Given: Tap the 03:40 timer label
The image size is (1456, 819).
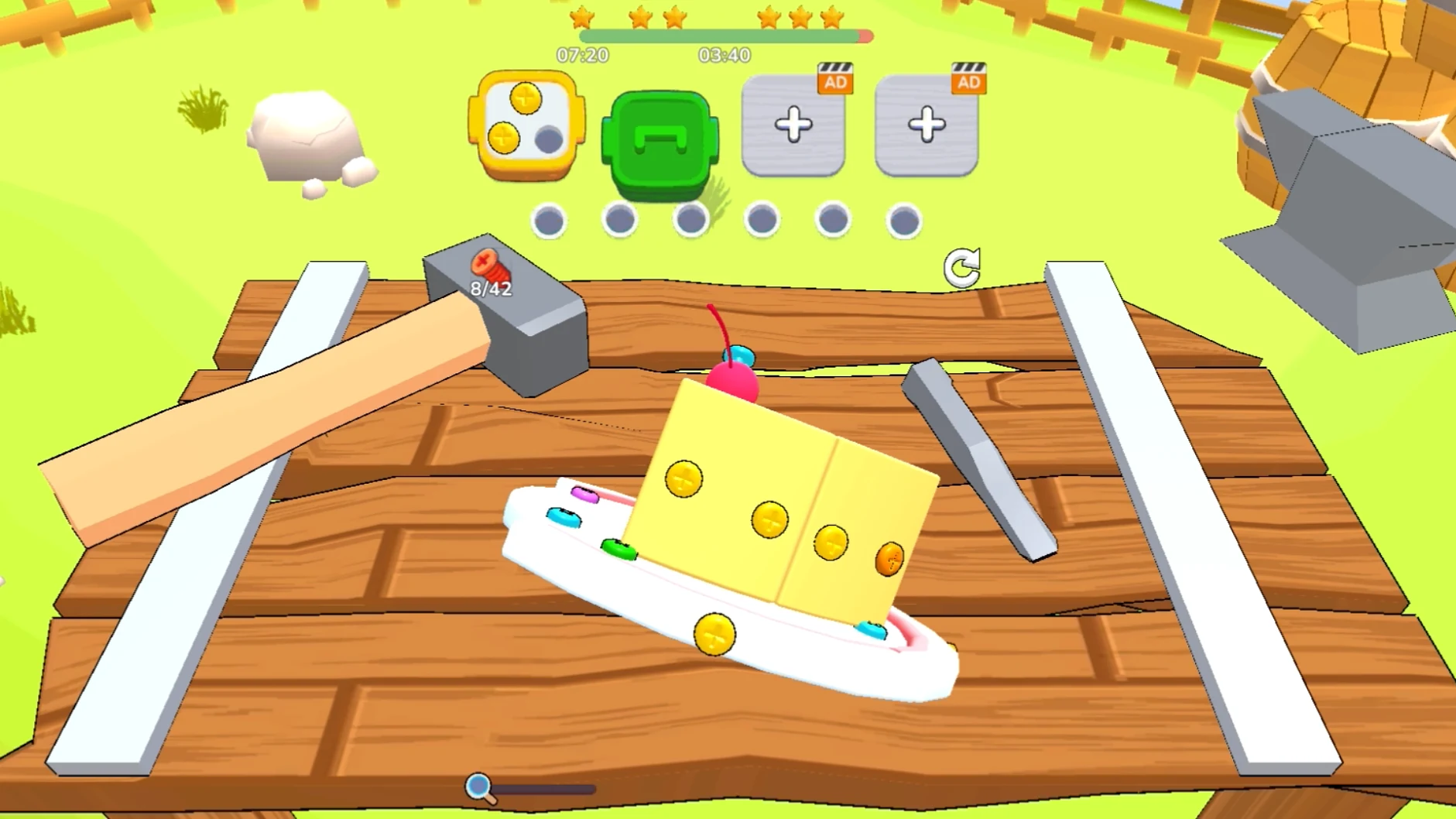Looking at the screenshot, I should coord(726,54).
